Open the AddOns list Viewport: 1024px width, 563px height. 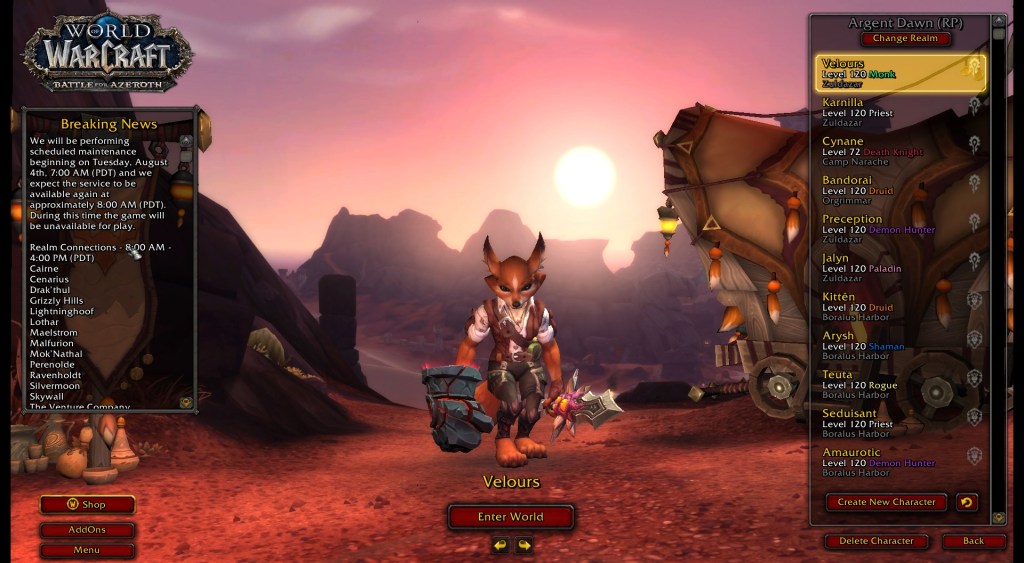87,530
